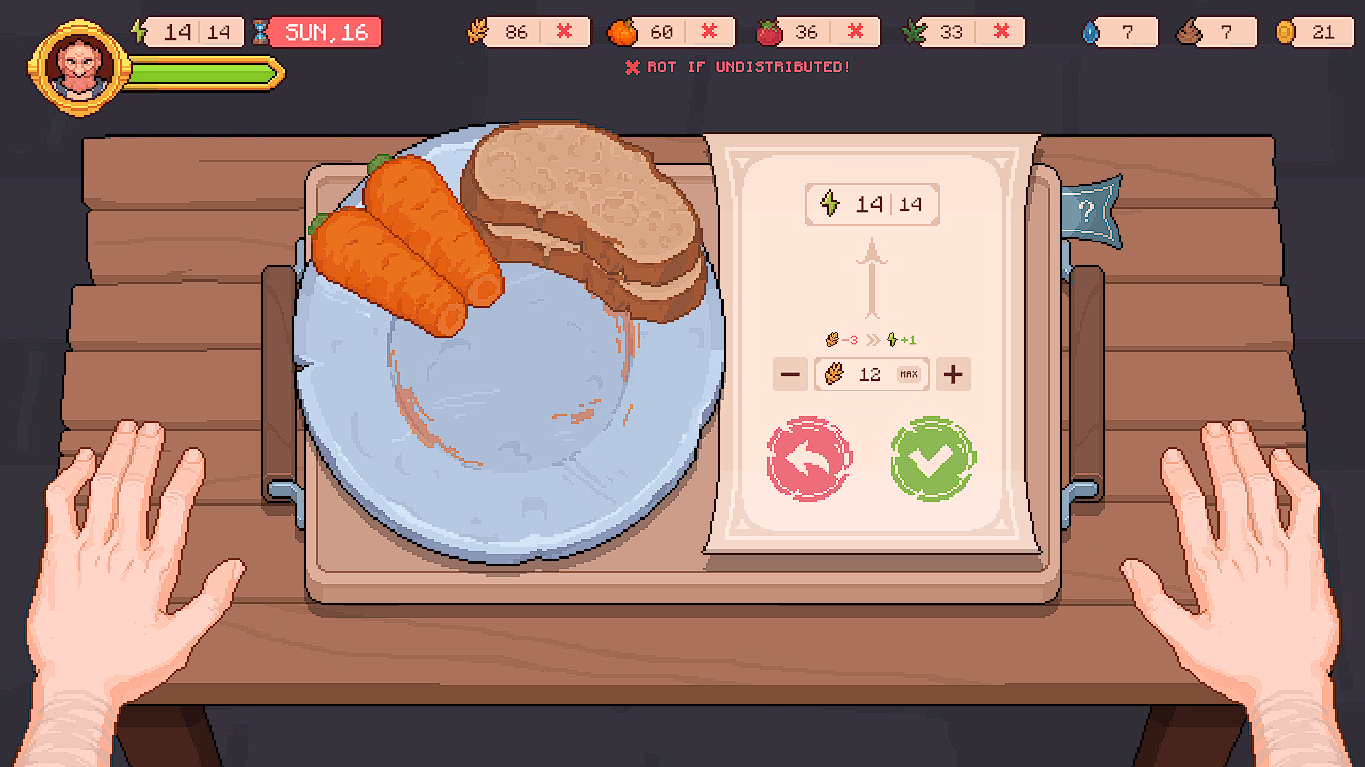Click the wheat resource counter icon

pos(477,31)
